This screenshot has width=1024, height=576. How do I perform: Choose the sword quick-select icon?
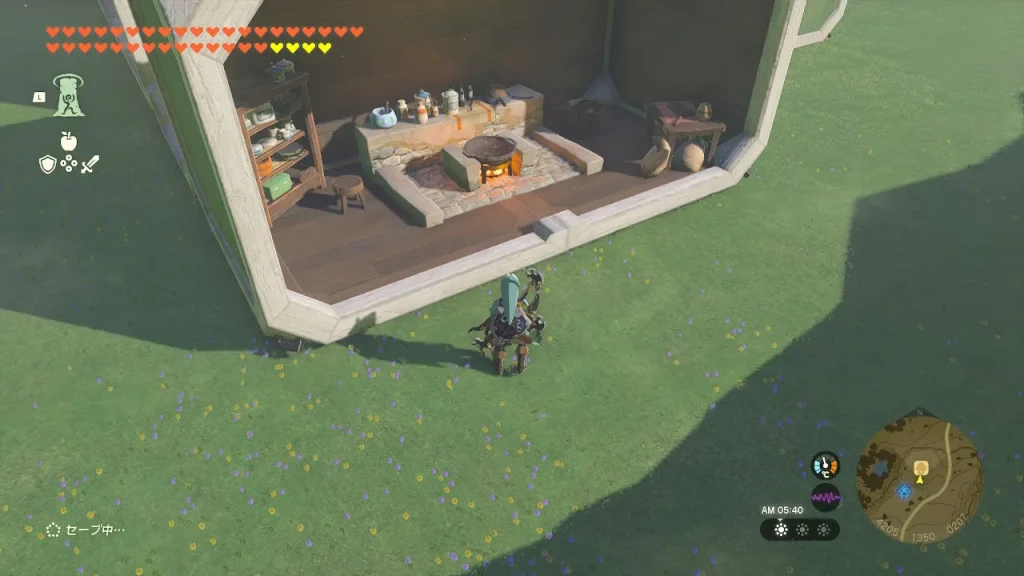(x=91, y=164)
